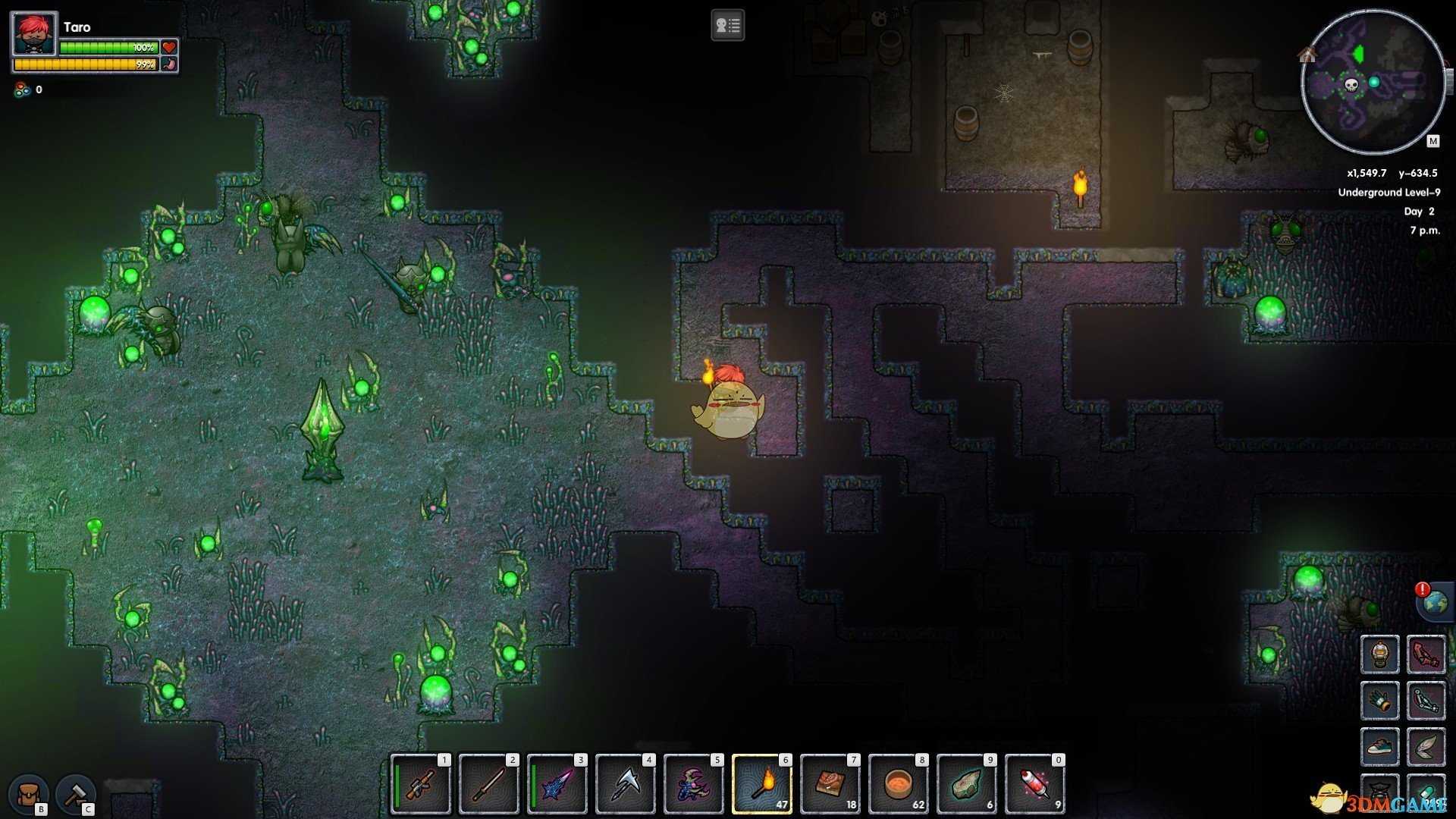Open the player list button

[727, 26]
